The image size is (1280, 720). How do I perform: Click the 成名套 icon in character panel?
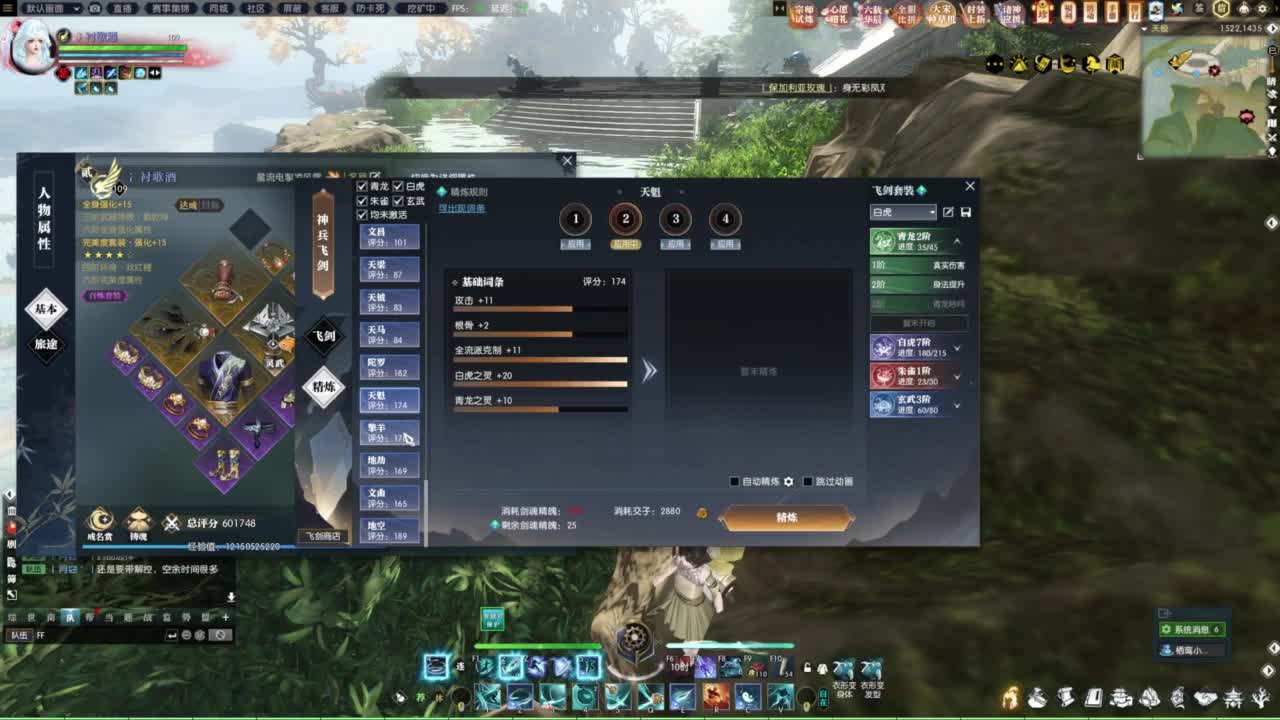click(100, 521)
